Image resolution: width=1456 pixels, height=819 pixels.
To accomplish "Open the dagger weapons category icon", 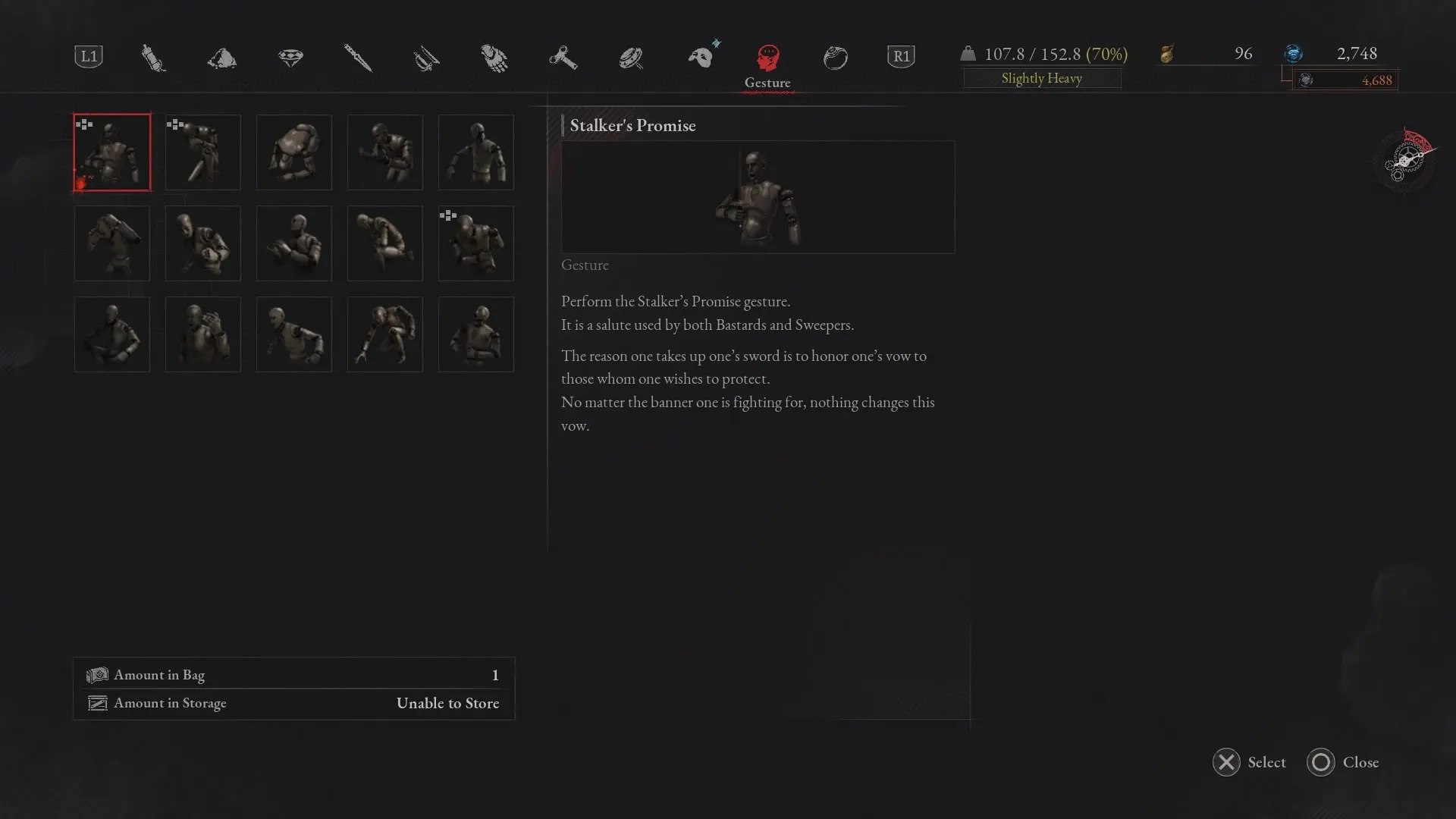I will [x=358, y=57].
